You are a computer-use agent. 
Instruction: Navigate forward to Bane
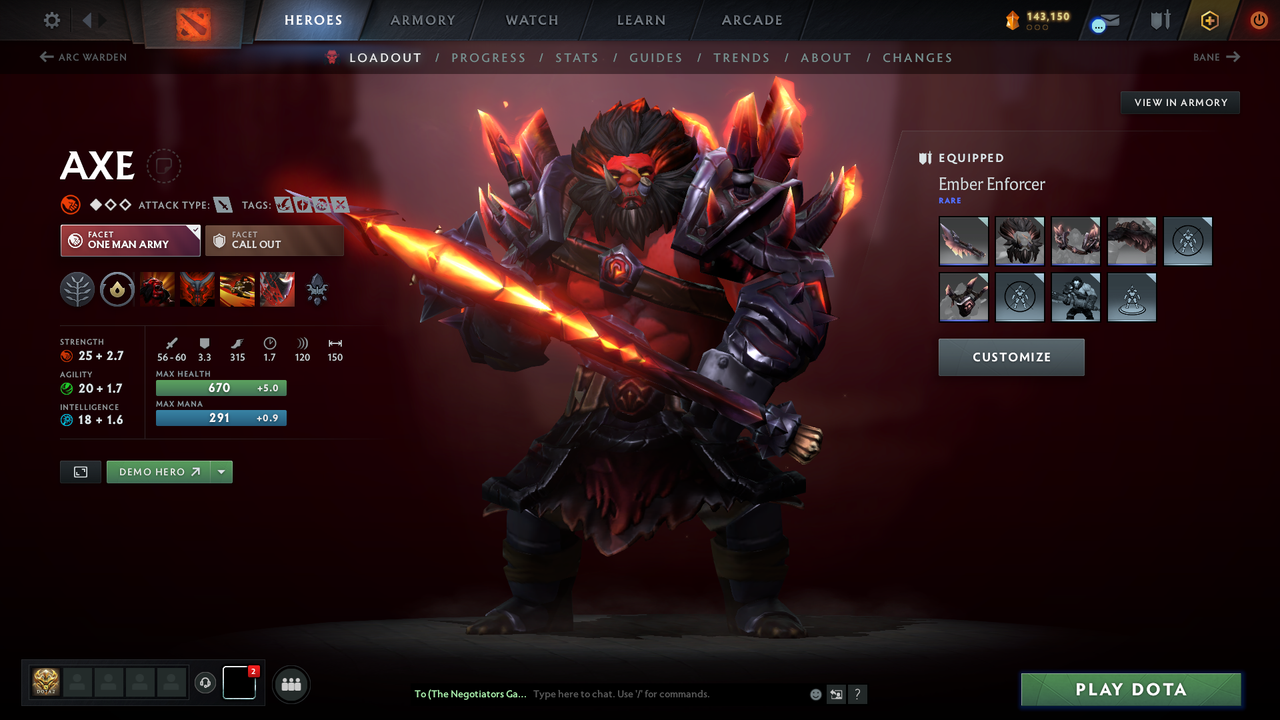pyautogui.click(x=1216, y=57)
